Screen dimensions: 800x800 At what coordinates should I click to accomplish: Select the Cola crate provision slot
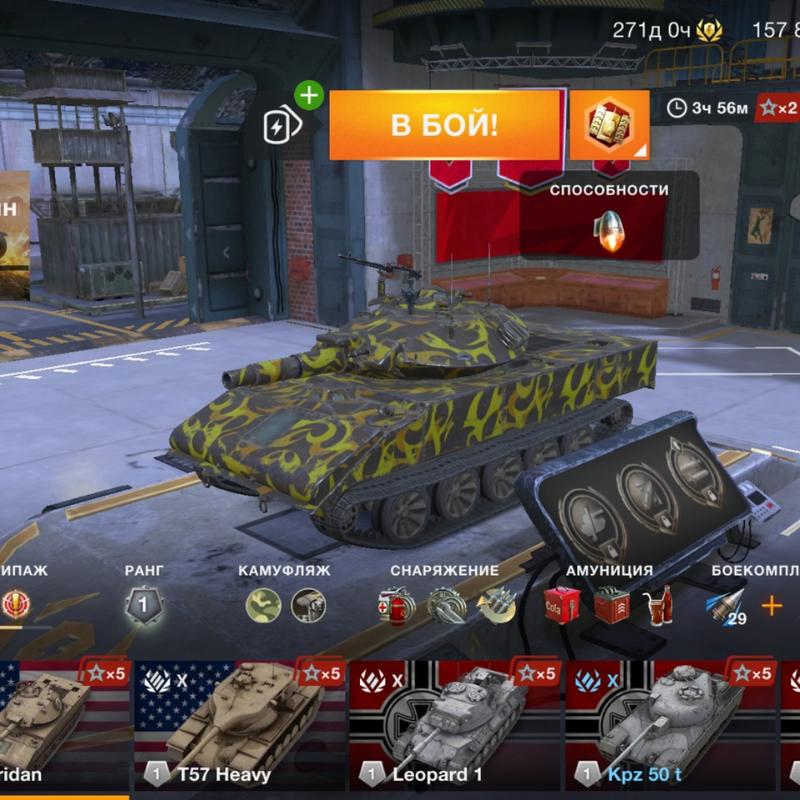pos(562,605)
